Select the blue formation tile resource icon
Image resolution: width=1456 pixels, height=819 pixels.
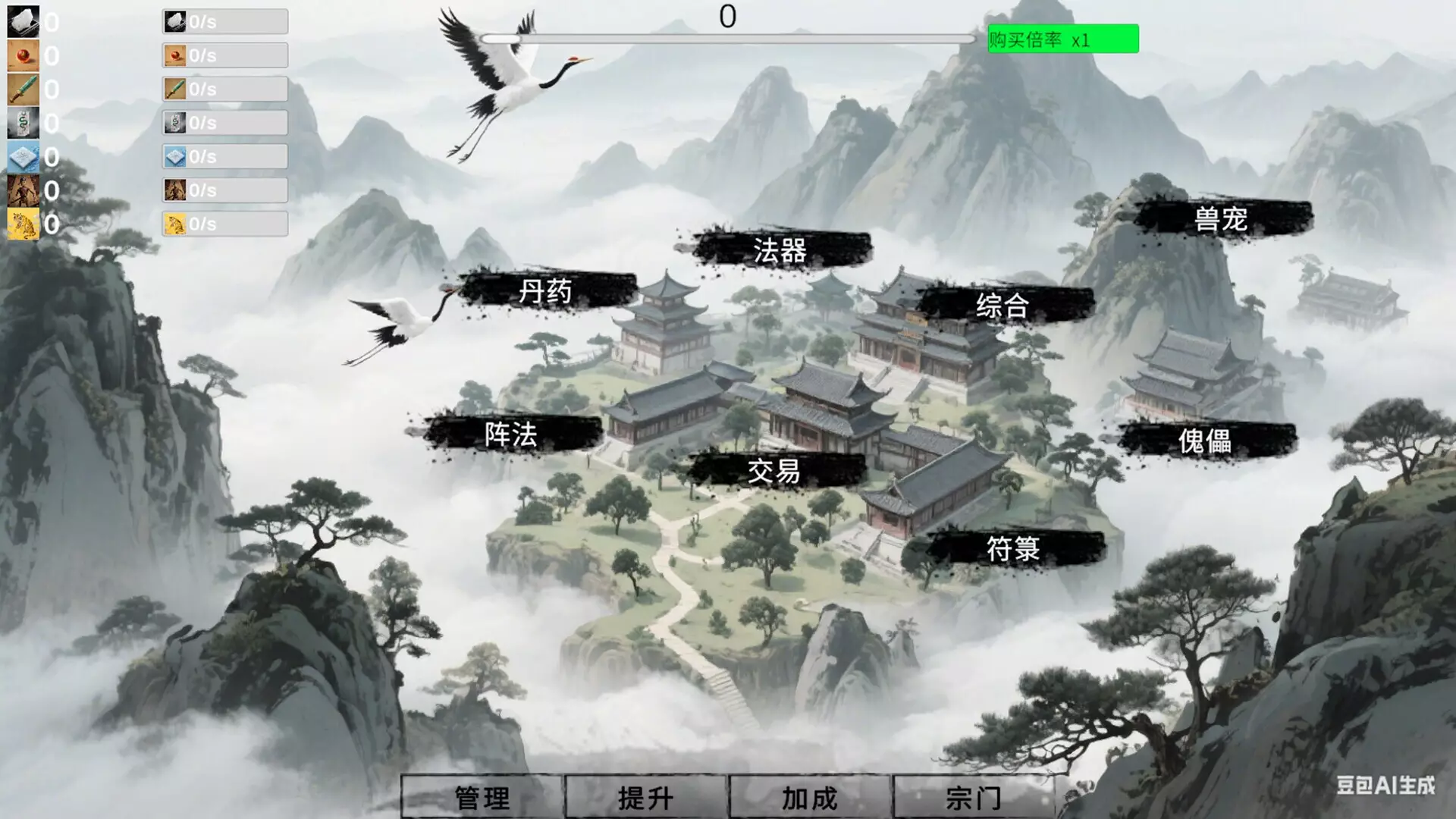point(23,156)
